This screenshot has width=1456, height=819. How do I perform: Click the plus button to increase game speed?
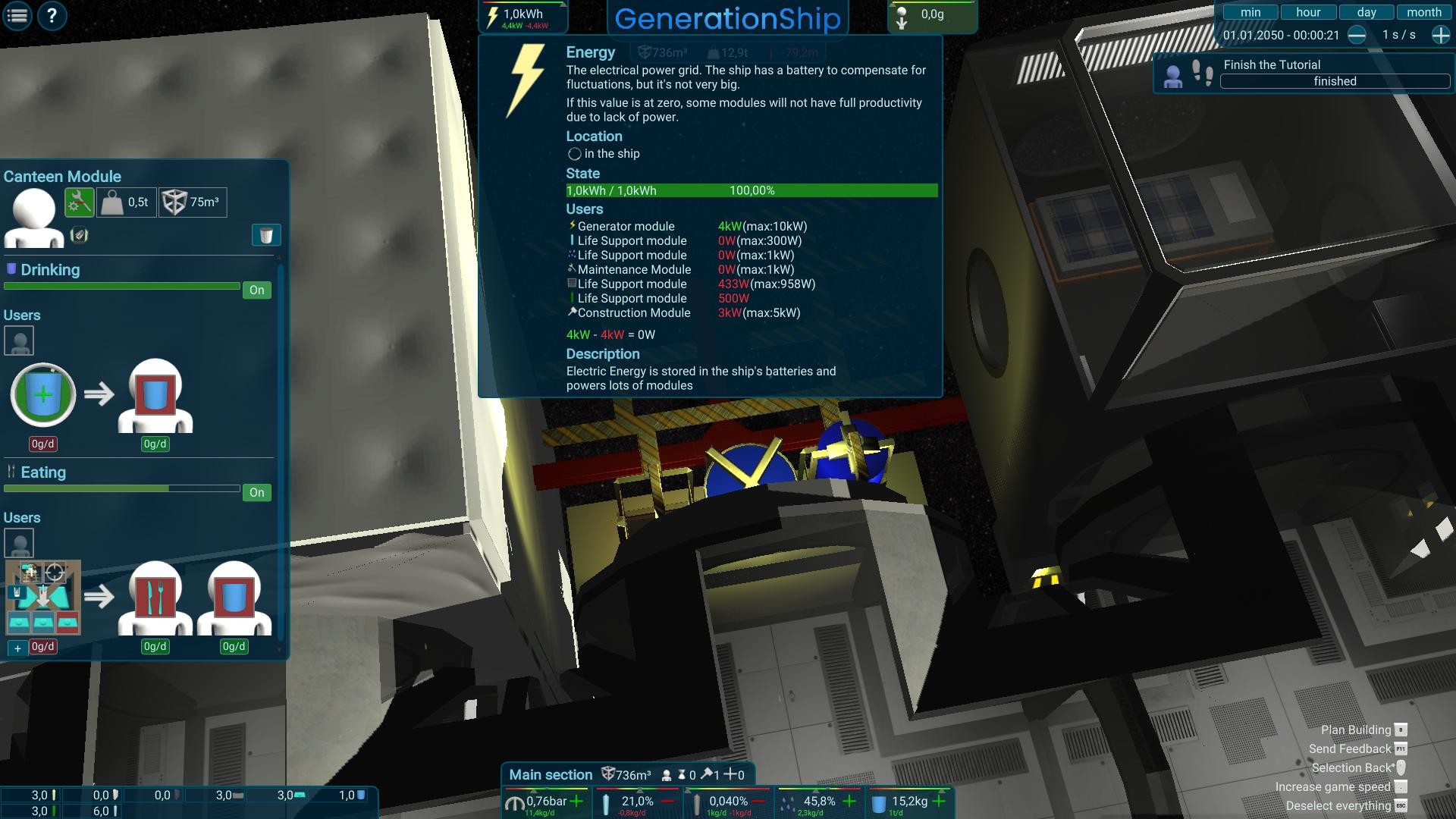[1439, 34]
